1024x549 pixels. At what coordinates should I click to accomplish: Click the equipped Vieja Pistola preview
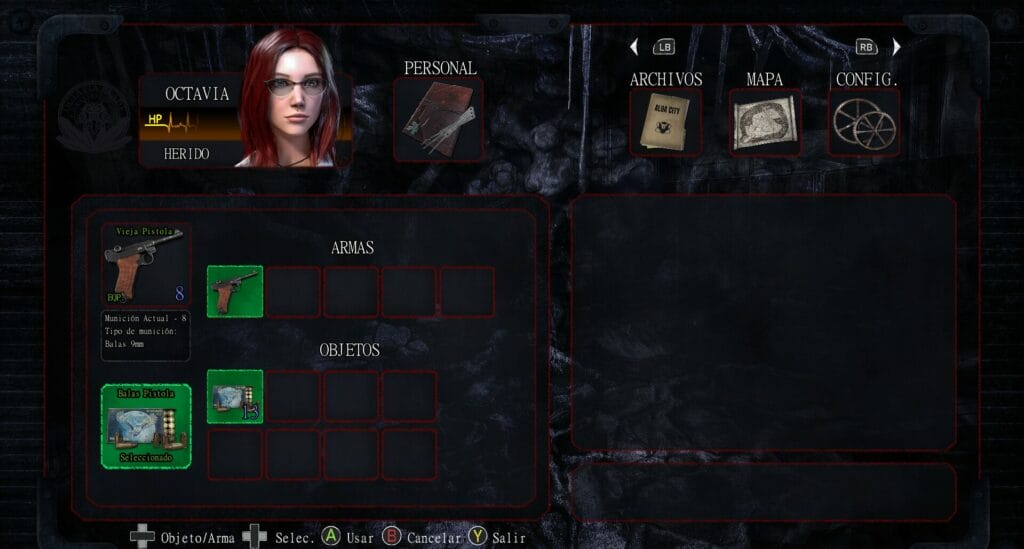click(x=146, y=265)
